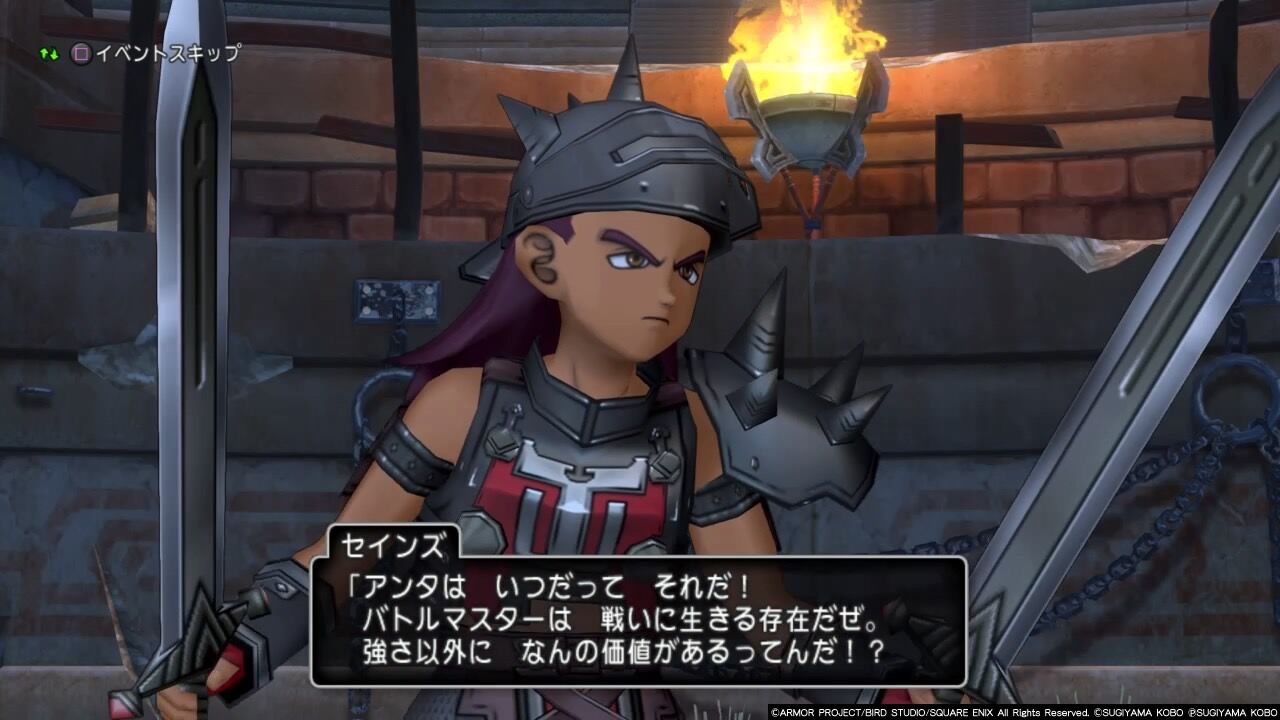Click Seinz's red chest emblem

pos(580,490)
